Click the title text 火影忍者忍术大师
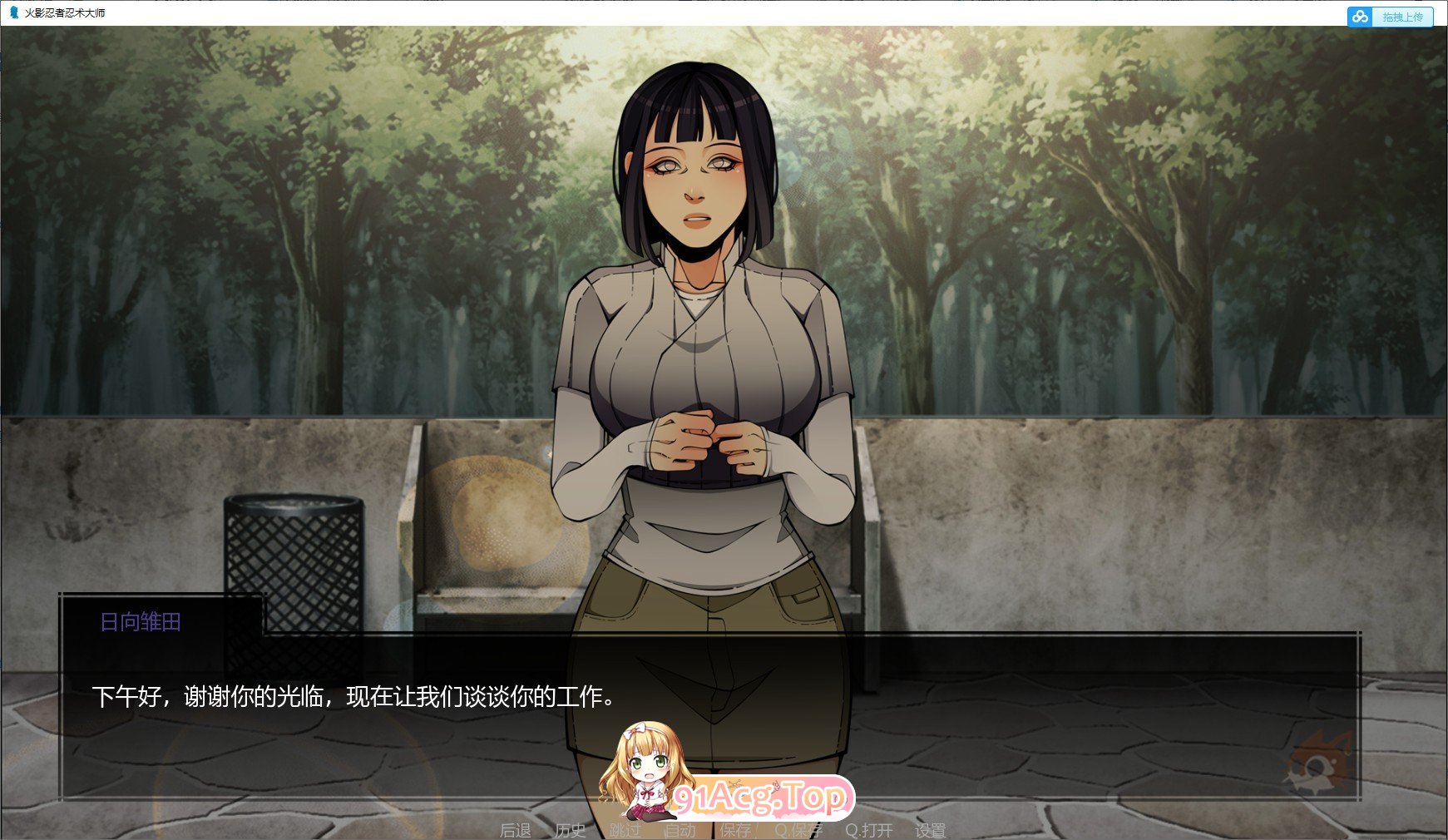Screen dimensions: 1448x840 click(62, 13)
